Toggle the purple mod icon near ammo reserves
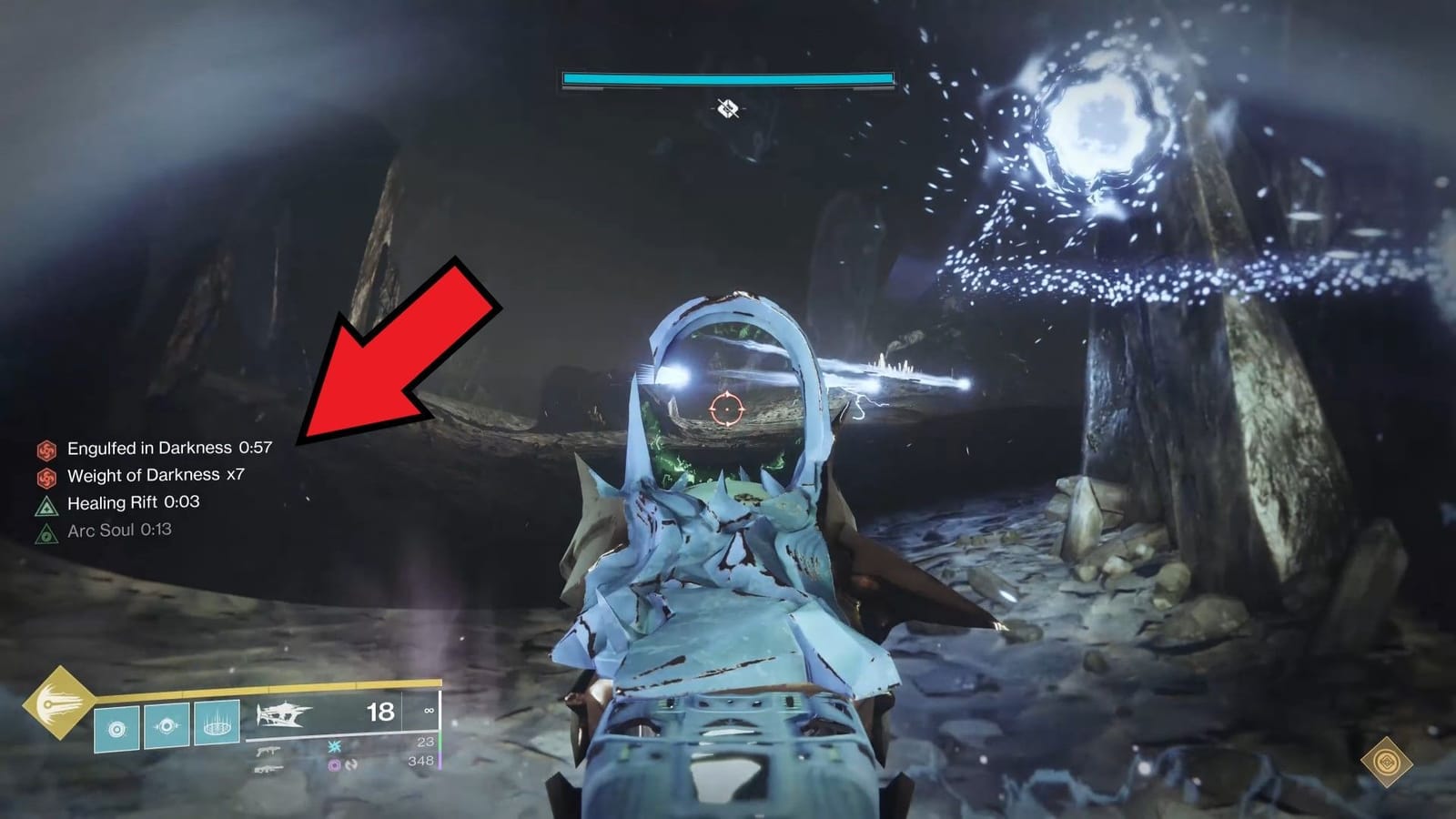 [x=334, y=767]
